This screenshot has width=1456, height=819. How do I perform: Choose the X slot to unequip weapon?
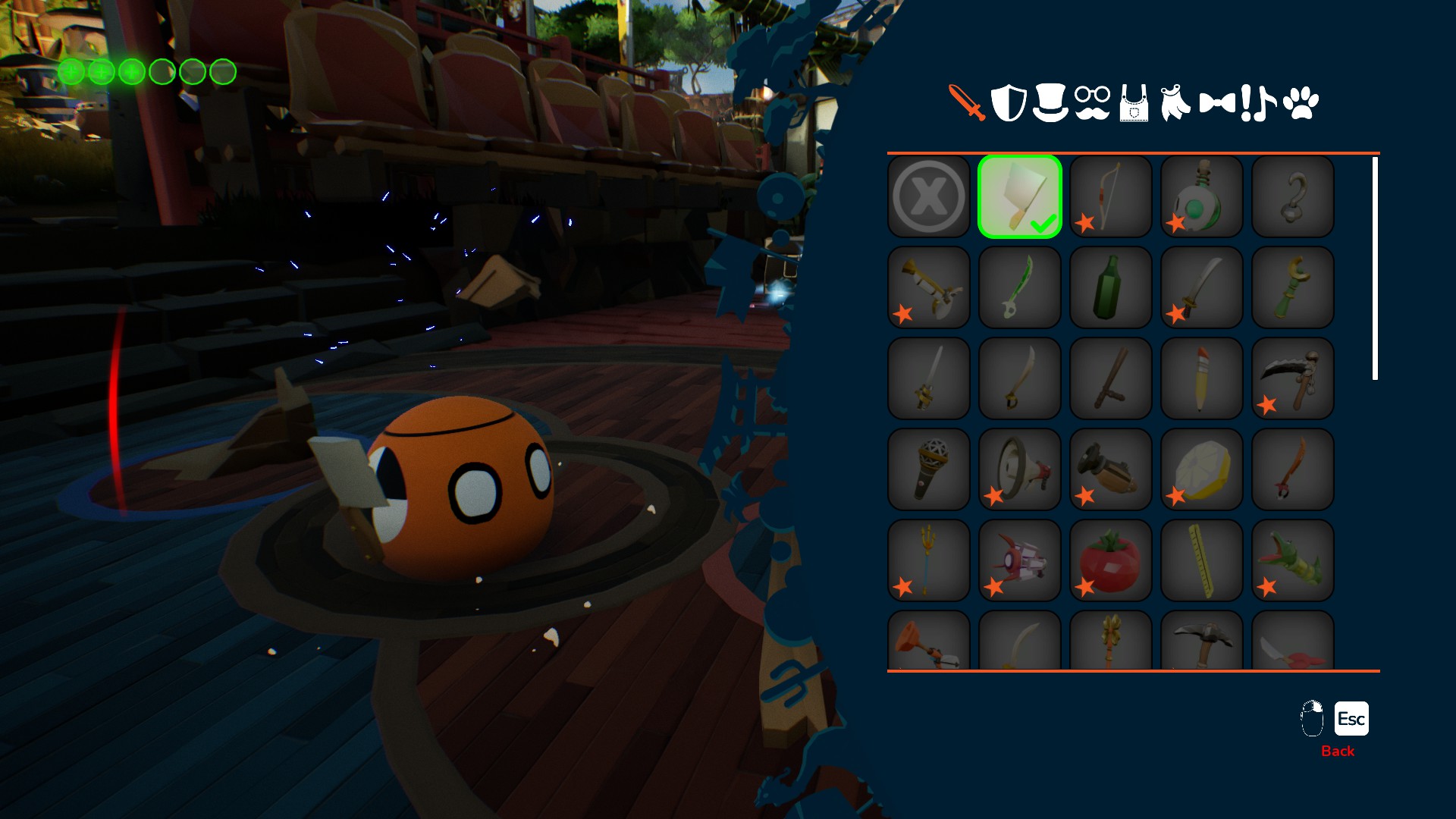click(x=929, y=196)
